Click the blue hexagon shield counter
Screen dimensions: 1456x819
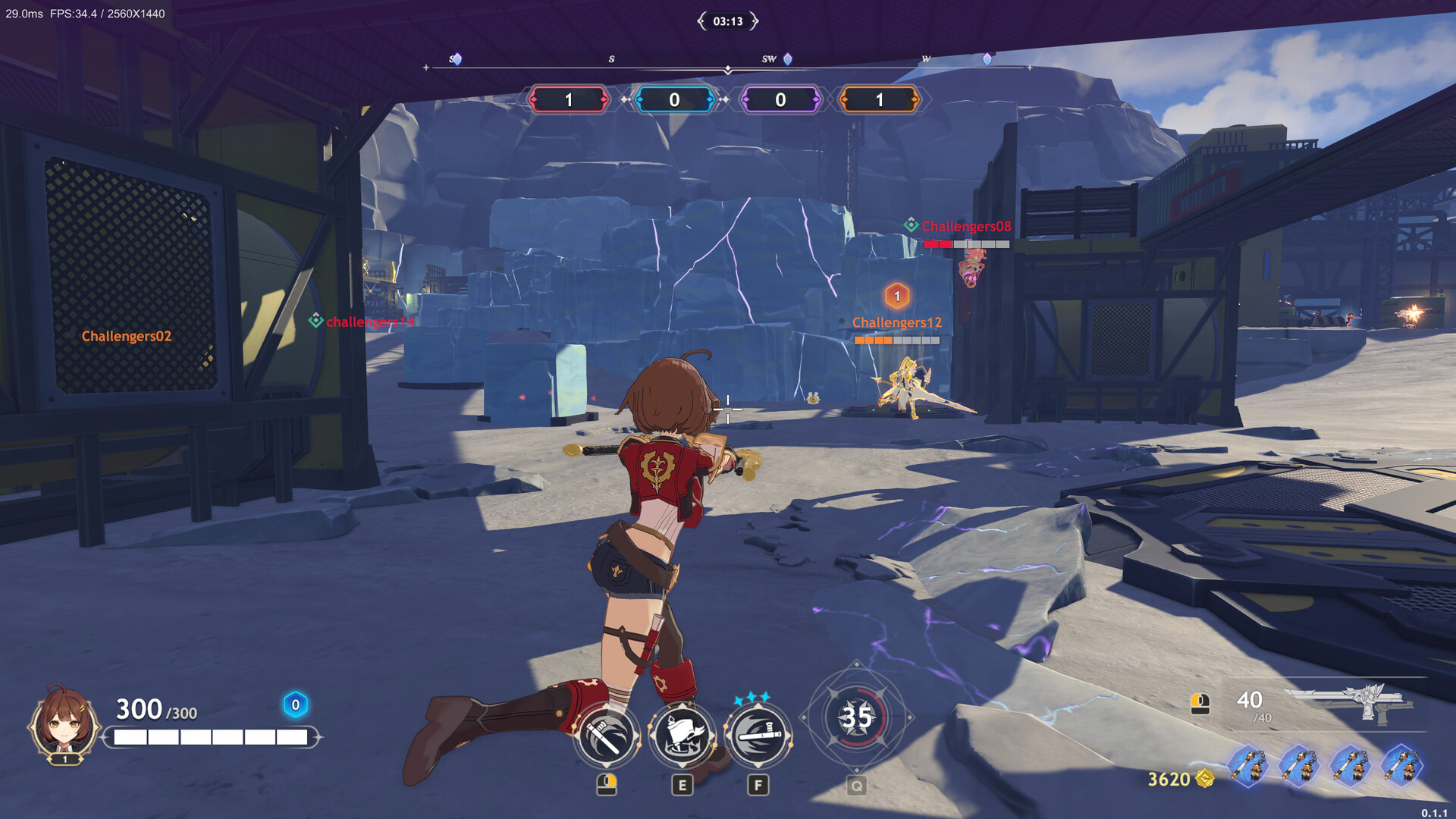click(x=296, y=705)
